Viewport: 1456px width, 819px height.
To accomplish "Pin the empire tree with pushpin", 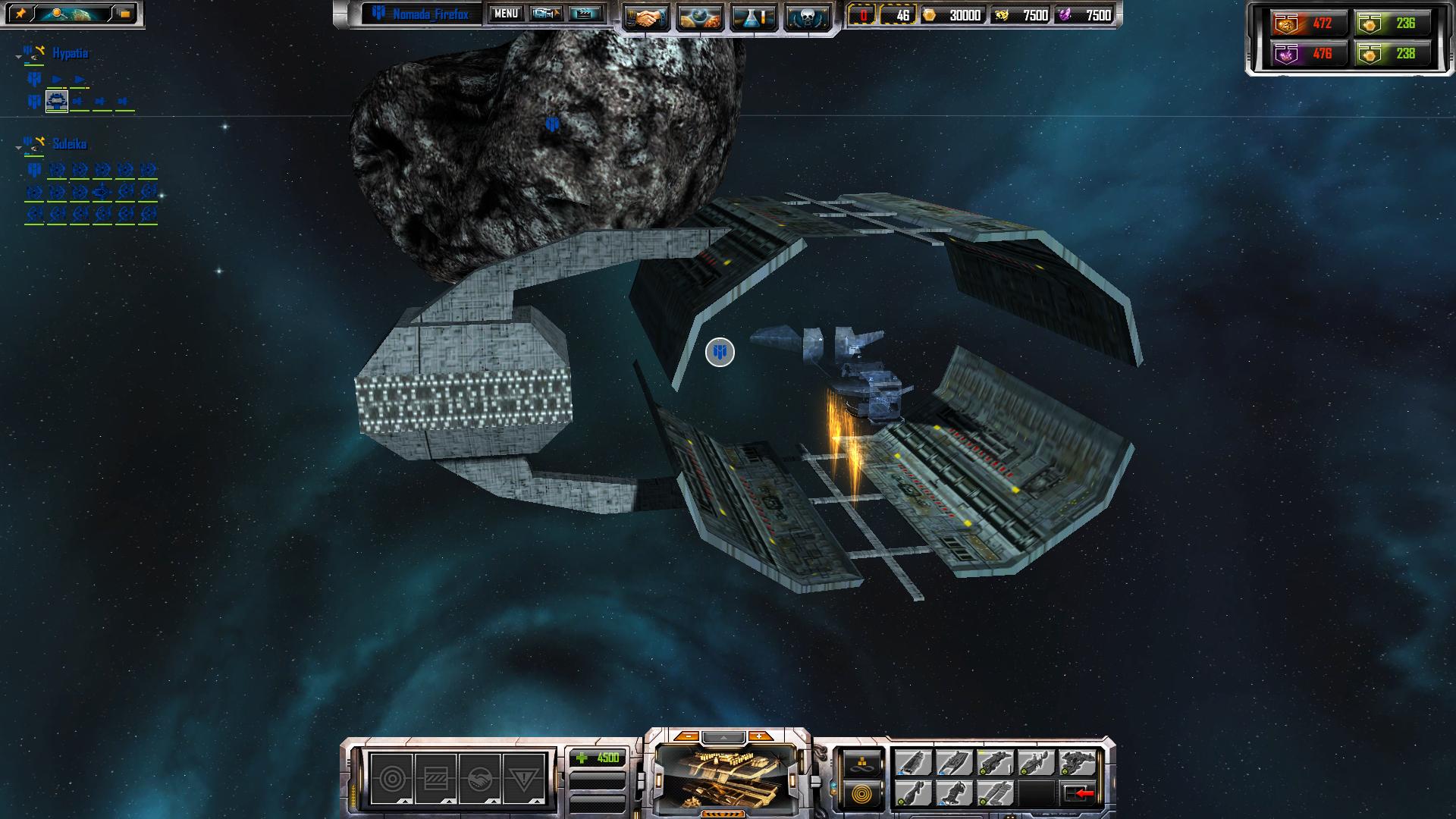I will pyautogui.click(x=20, y=14).
